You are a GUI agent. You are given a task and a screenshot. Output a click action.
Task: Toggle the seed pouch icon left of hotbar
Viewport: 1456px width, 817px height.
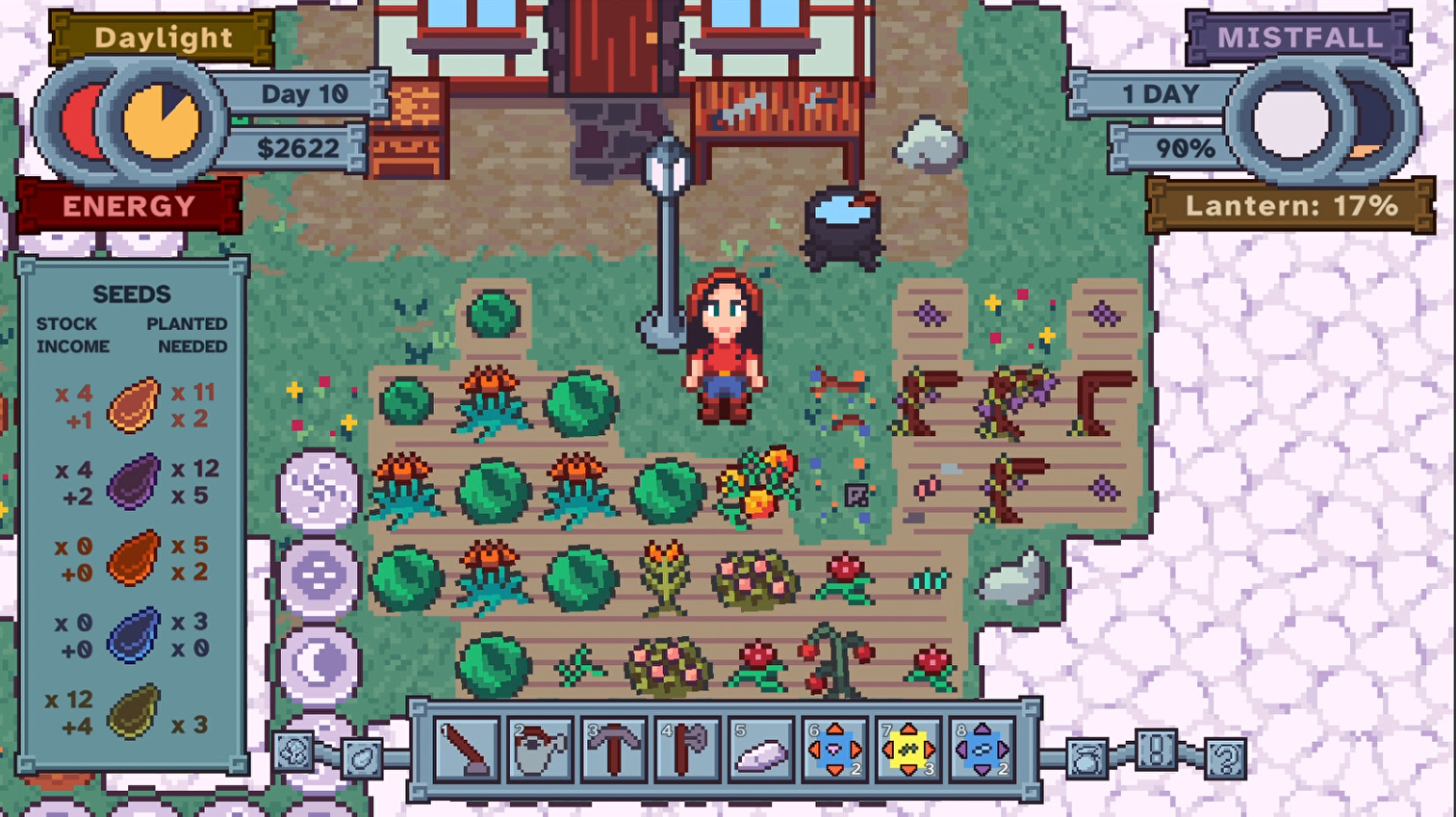coord(360,757)
